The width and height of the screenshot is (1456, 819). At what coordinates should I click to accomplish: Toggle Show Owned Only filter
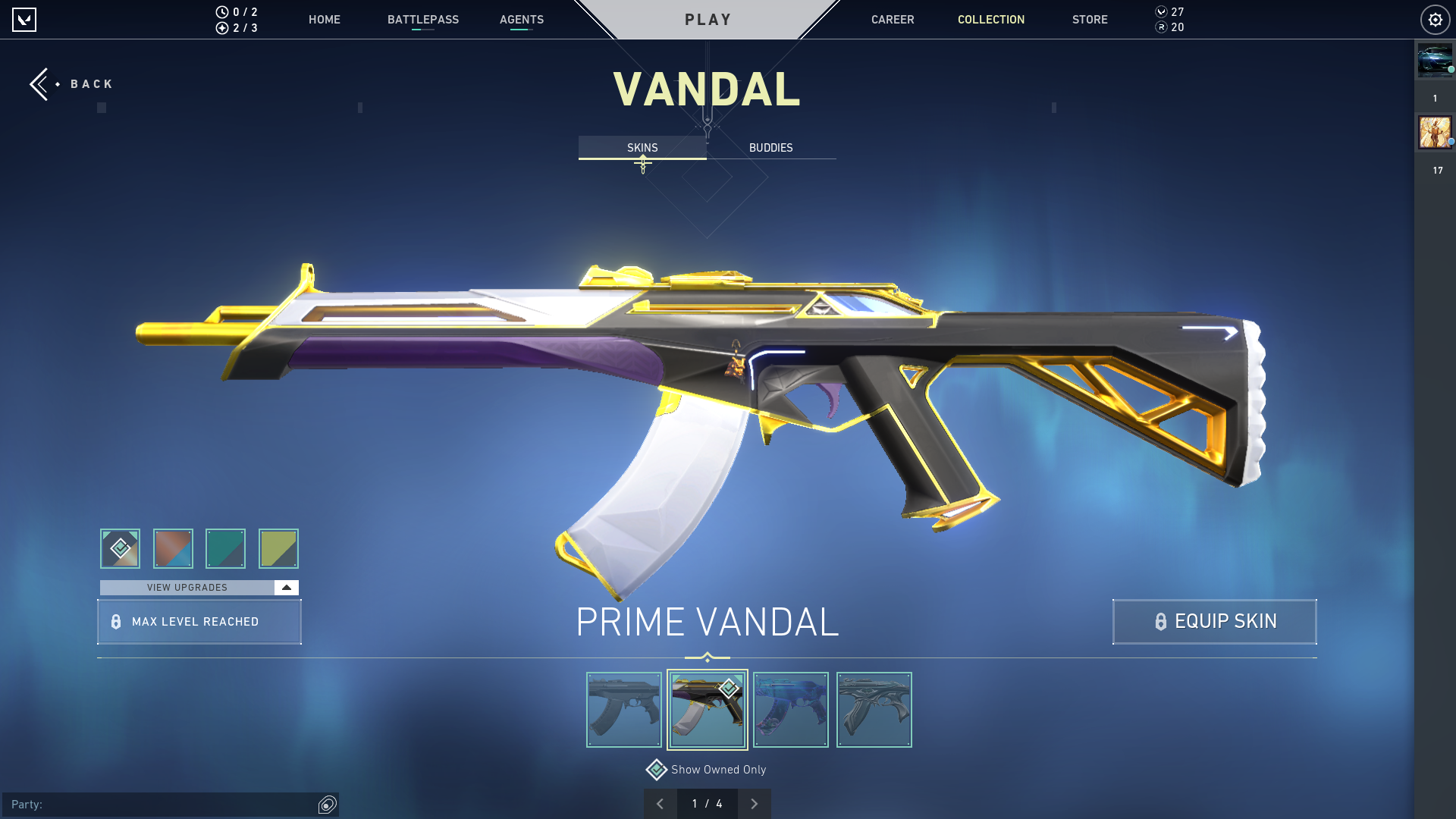pyautogui.click(x=656, y=769)
